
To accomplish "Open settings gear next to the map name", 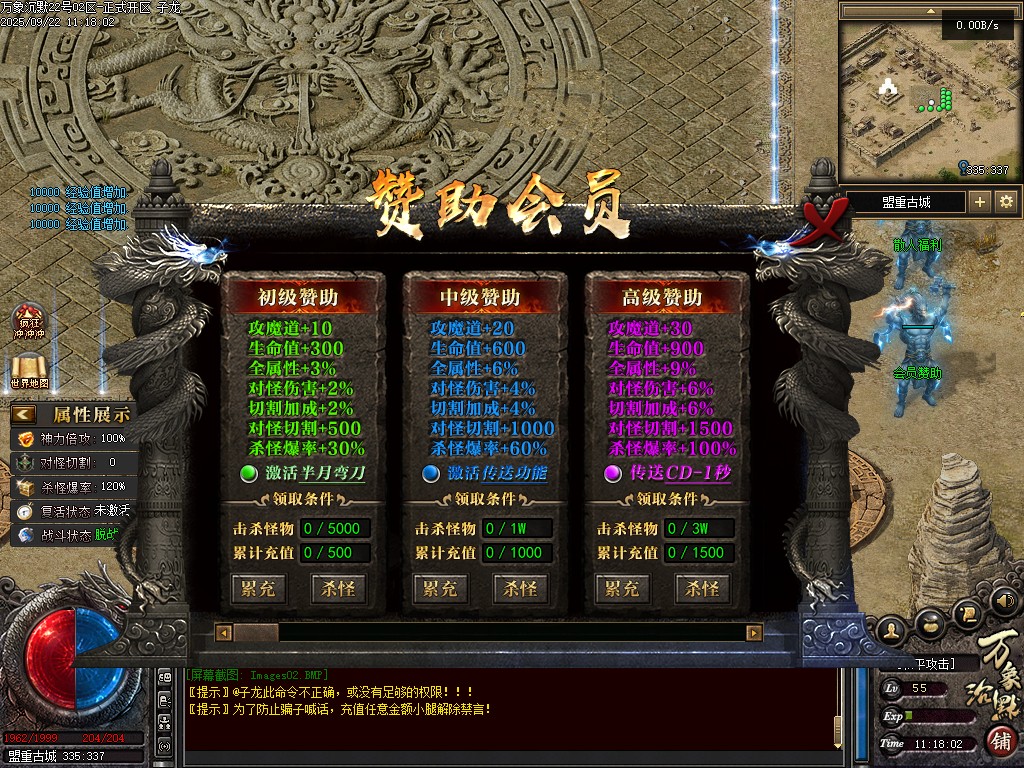I will (1006, 202).
